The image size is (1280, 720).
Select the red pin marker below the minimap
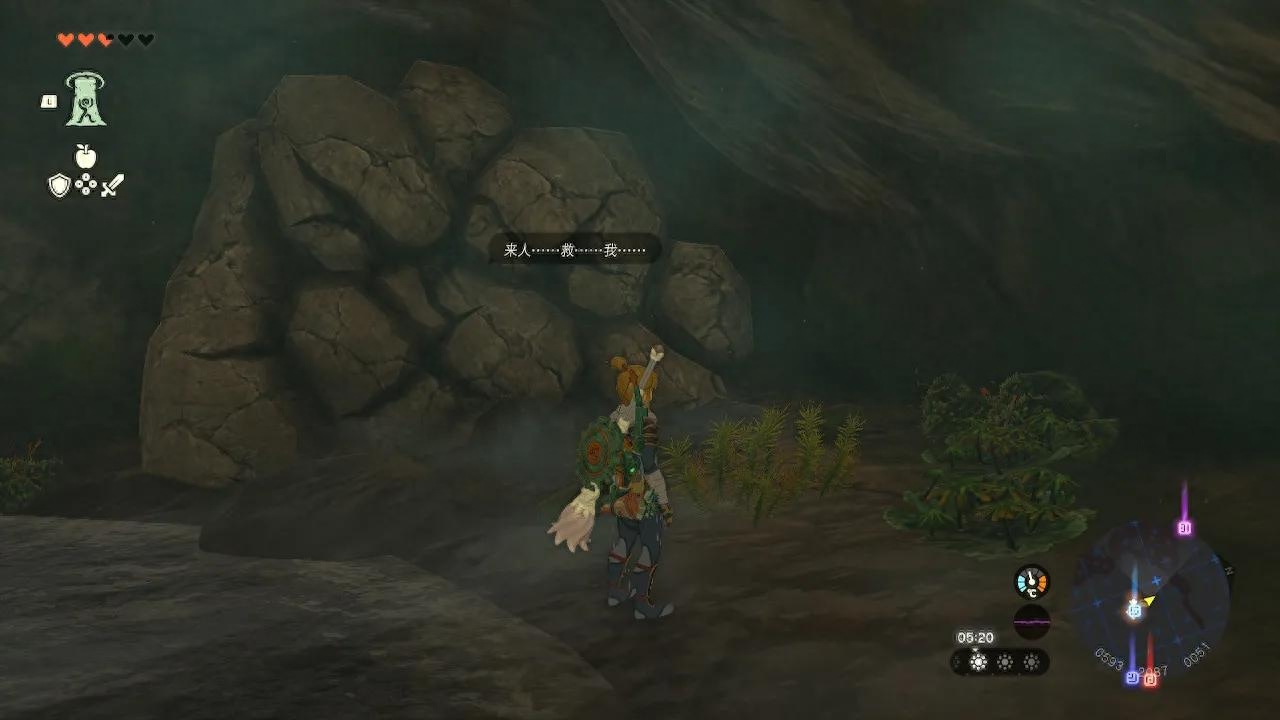pos(1150,679)
